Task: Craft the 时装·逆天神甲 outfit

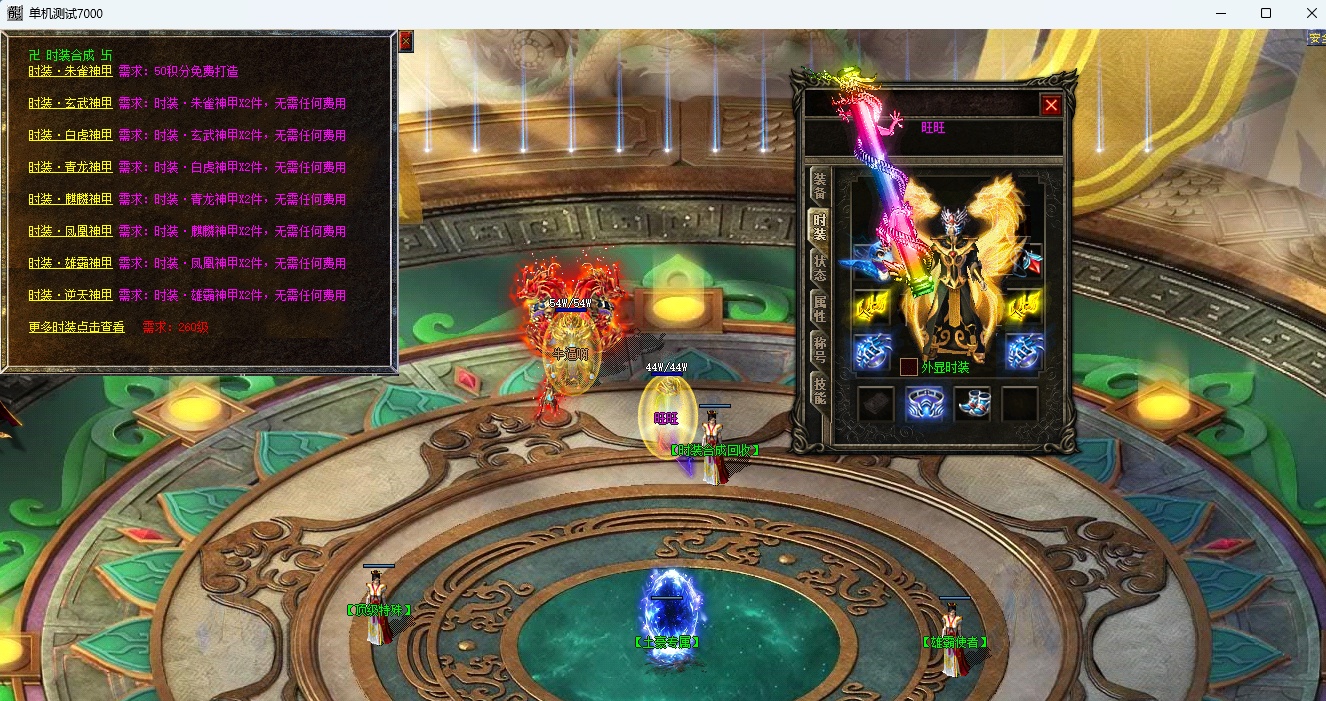Action: click(x=70, y=296)
